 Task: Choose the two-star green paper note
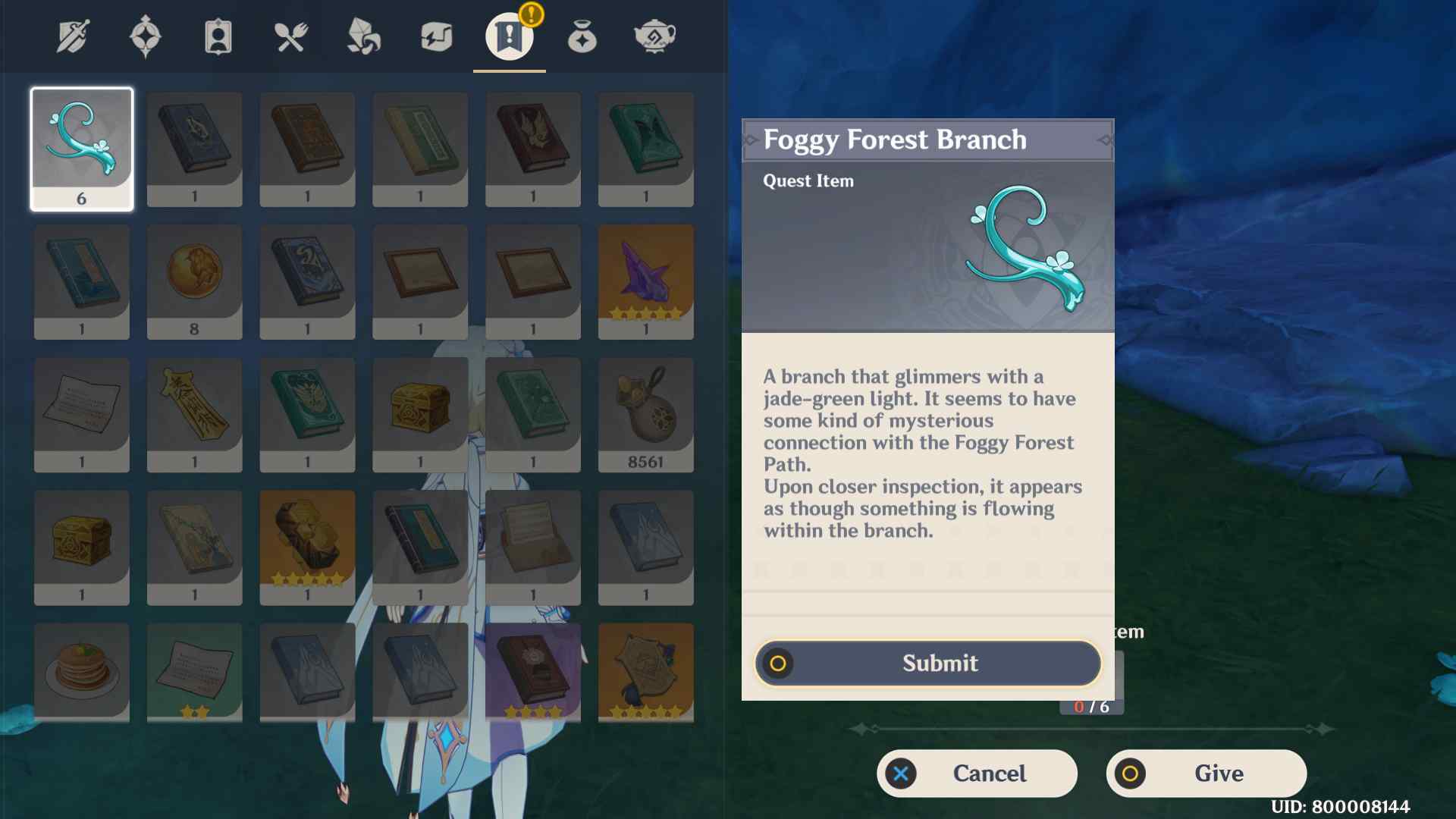tap(194, 672)
